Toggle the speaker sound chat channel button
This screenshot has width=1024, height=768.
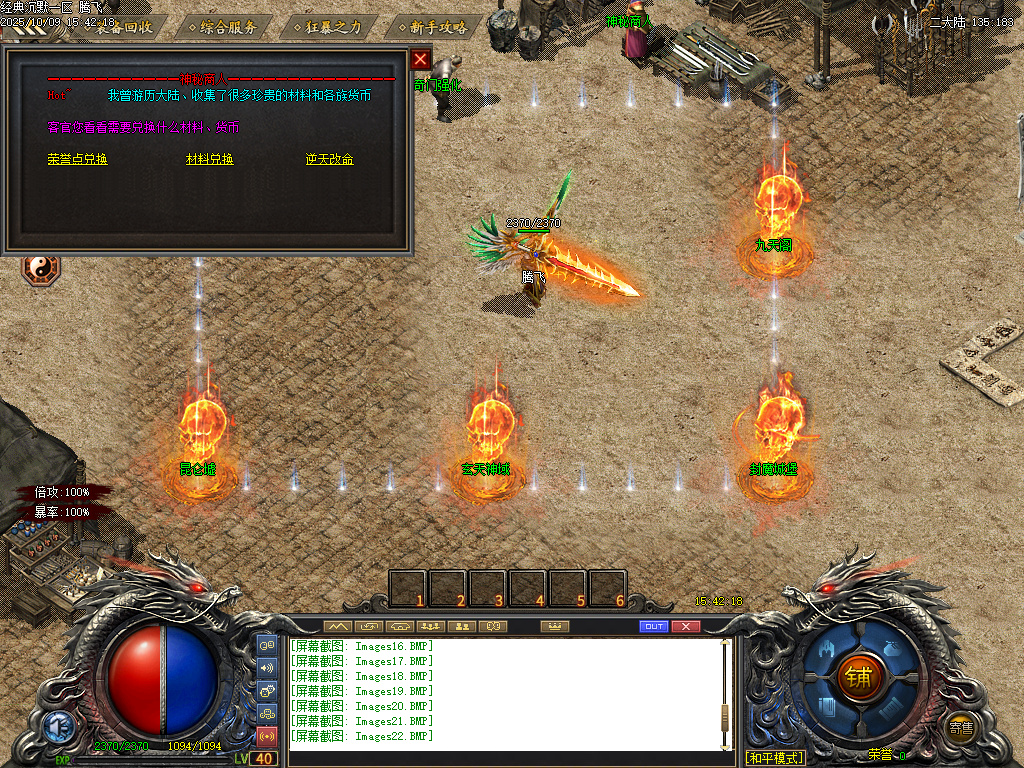point(267,668)
